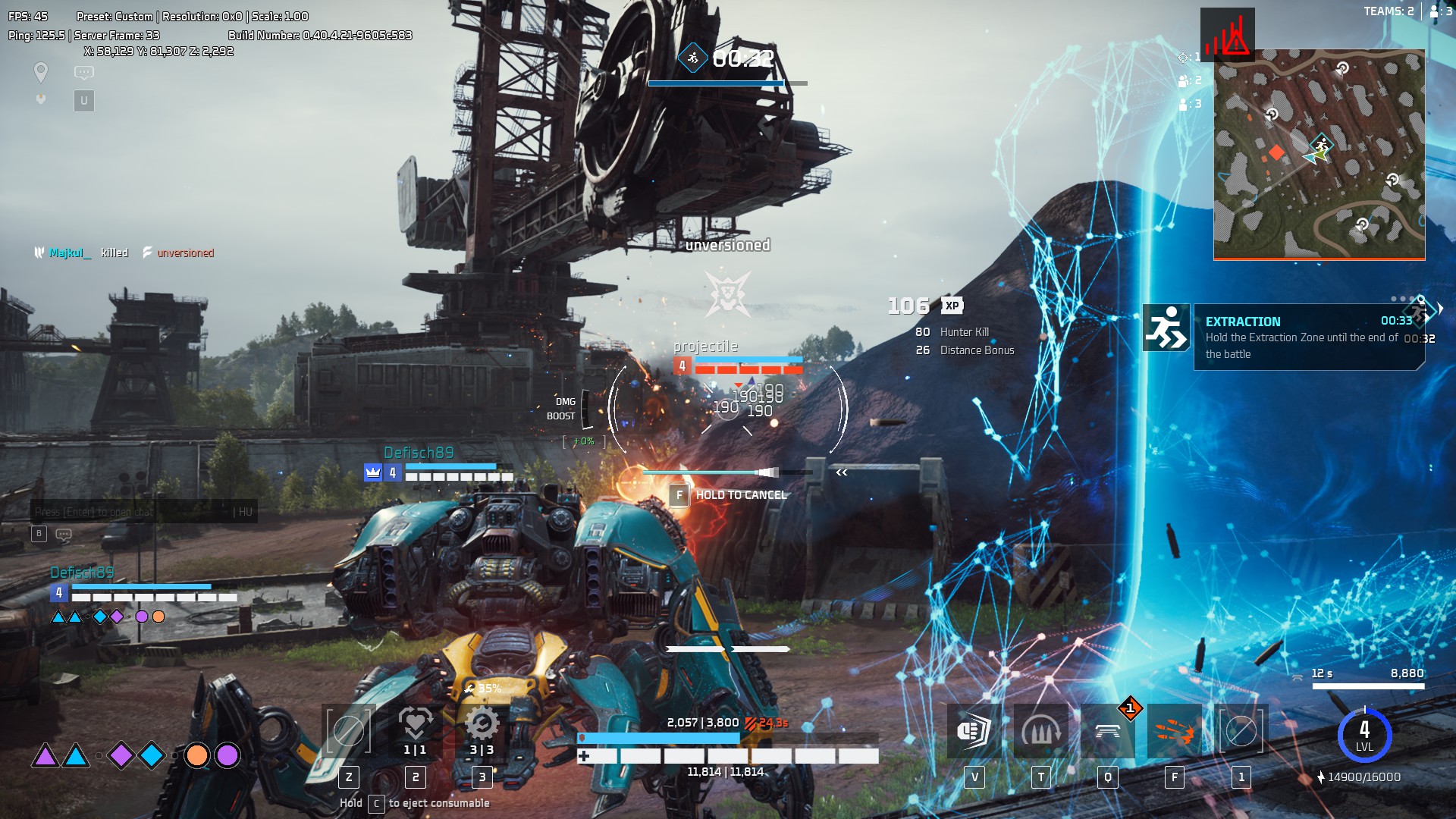The image size is (1456, 819).
Task: Activate the spike shield dome ability
Action: tap(1040, 731)
